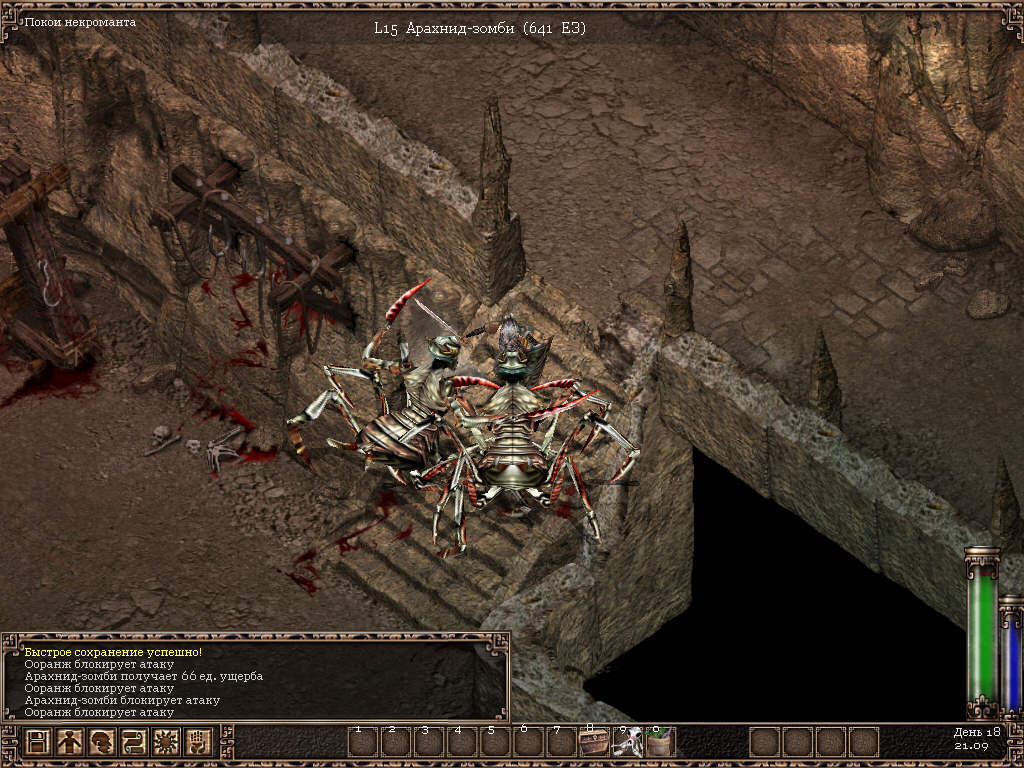Click the open hand icon

click(x=198, y=743)
